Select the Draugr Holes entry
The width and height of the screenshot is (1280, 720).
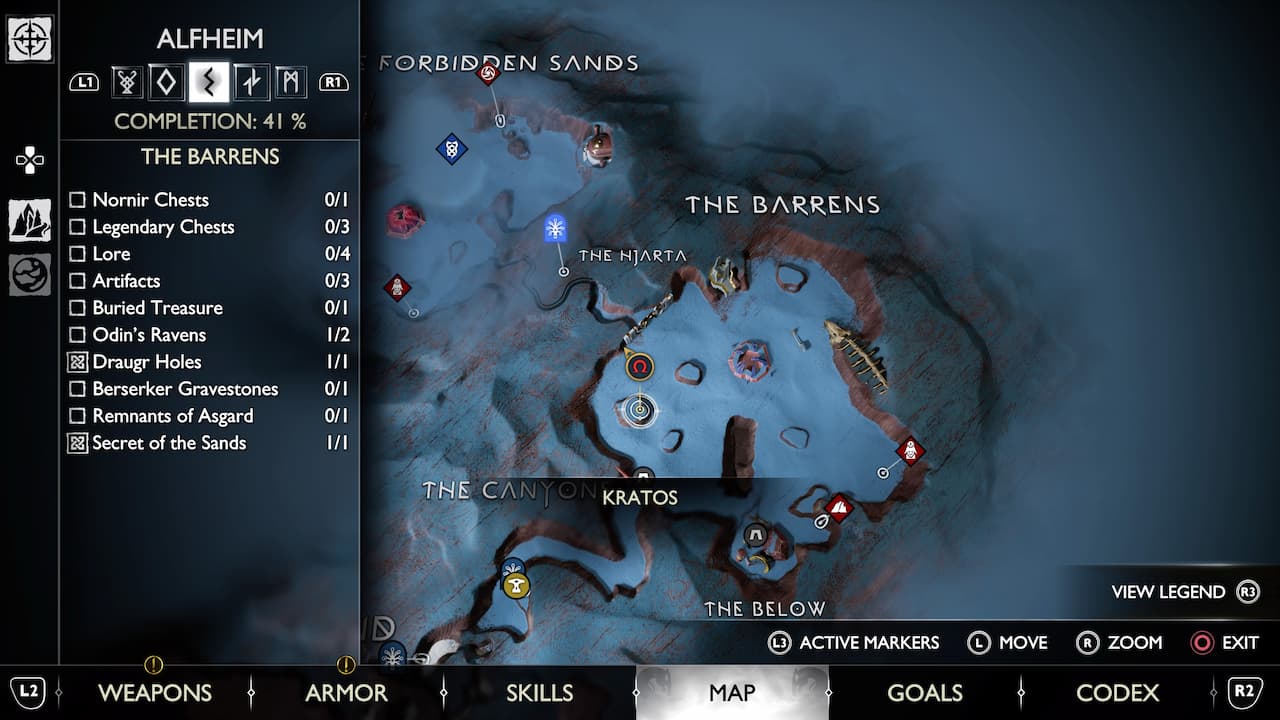tap(146, 362)
